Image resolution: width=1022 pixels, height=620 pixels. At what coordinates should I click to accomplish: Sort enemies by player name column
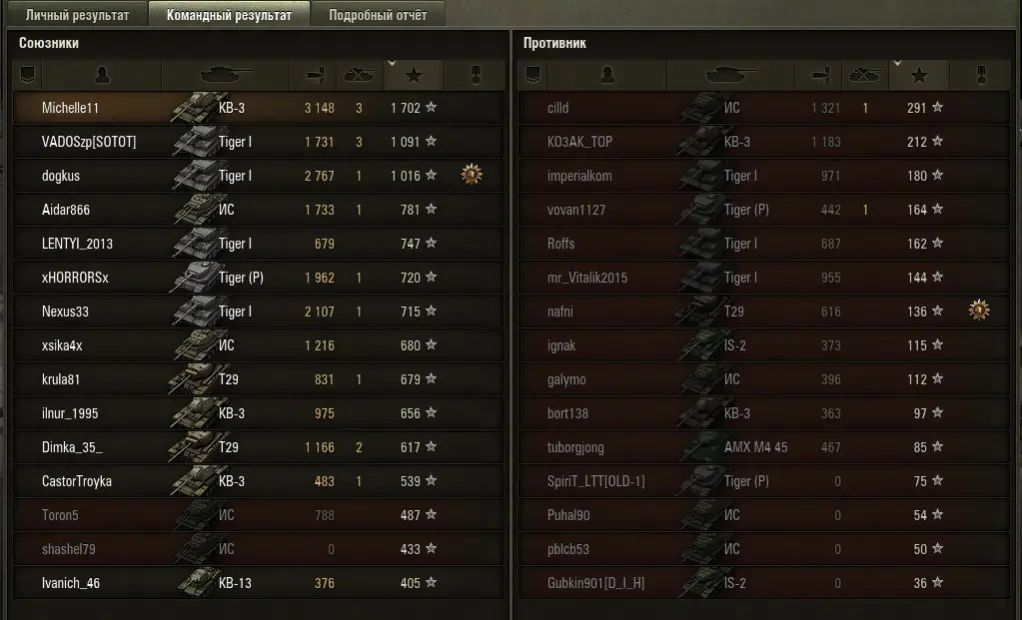607,75
